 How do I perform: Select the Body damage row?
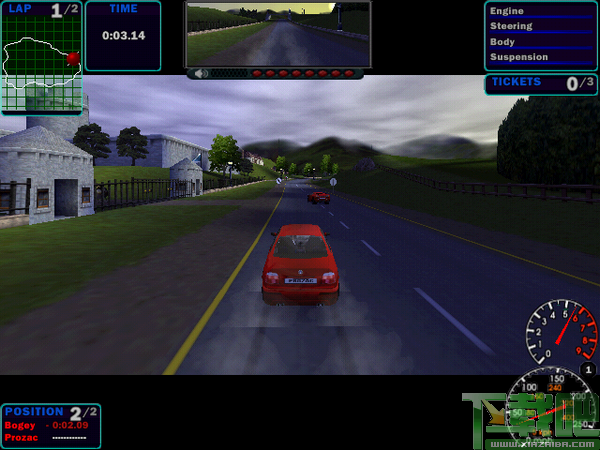pyautogui.click(x=540, y=42)
